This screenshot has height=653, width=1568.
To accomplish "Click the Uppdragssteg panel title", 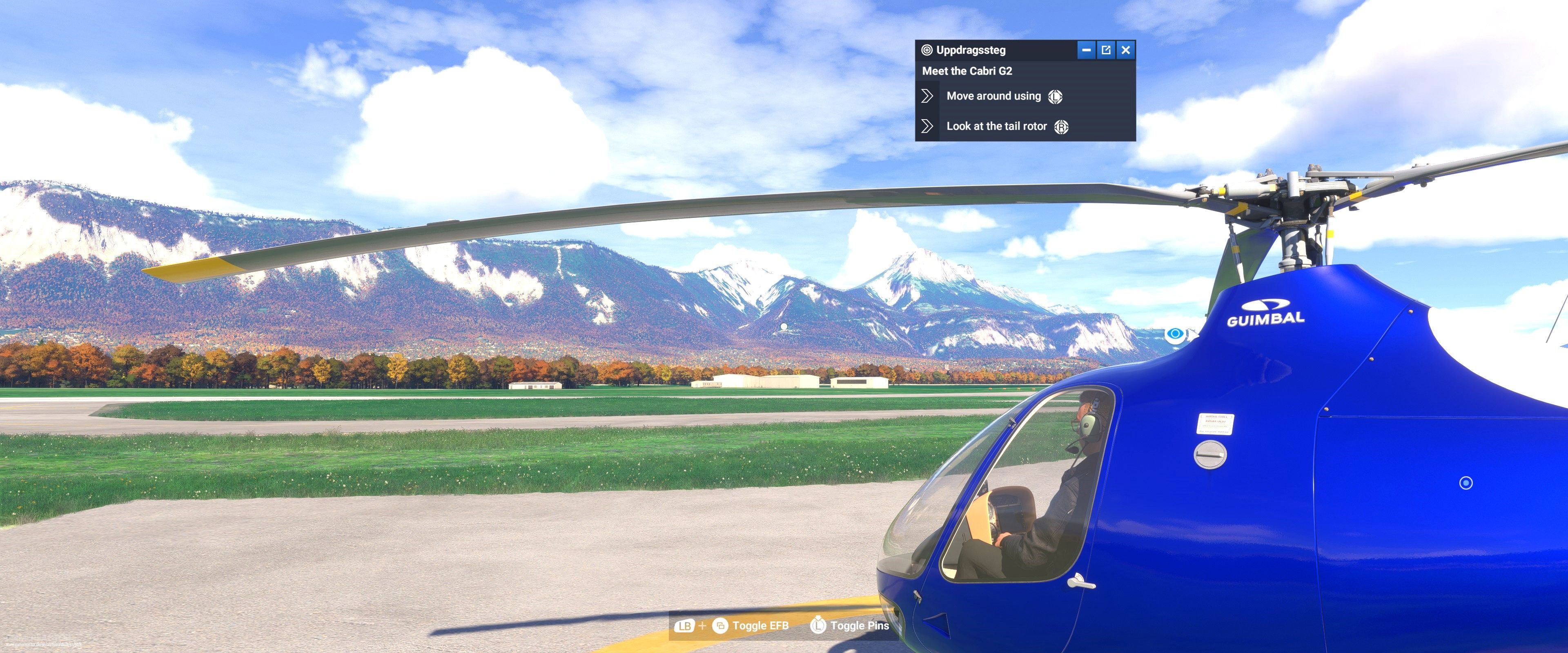I will 971,50.
